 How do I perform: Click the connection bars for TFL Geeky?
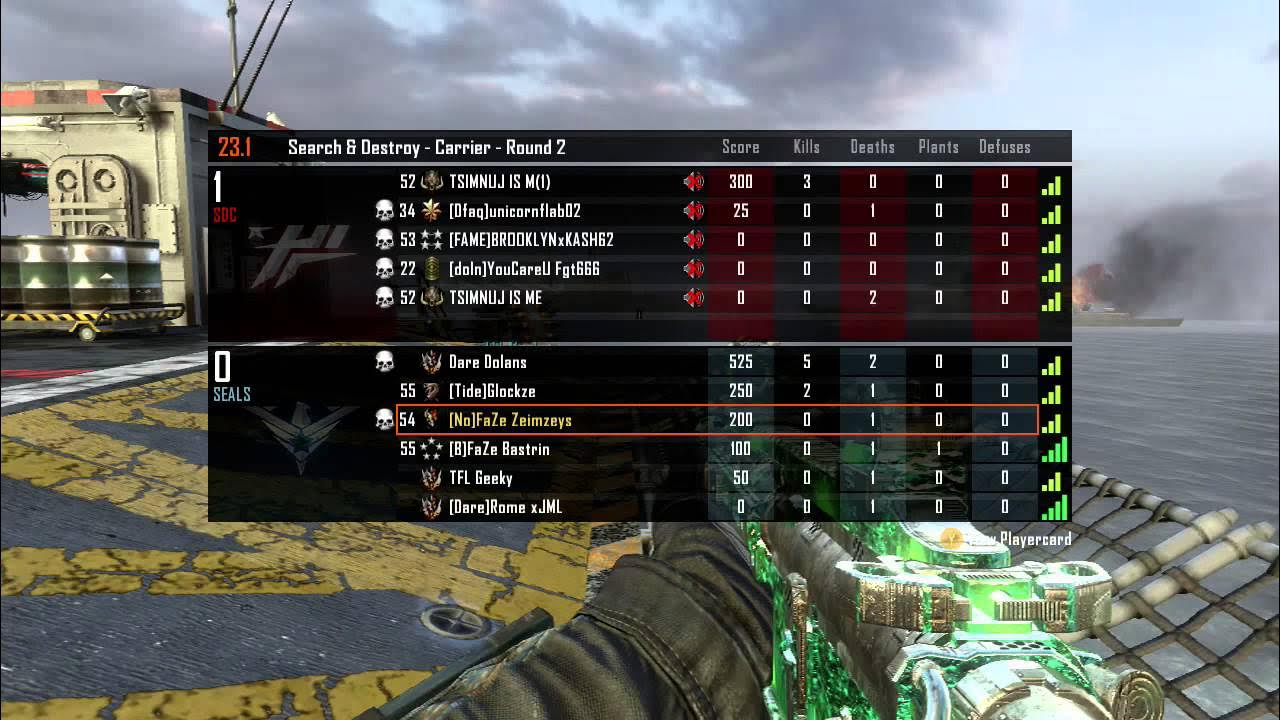click(1053, 479)
